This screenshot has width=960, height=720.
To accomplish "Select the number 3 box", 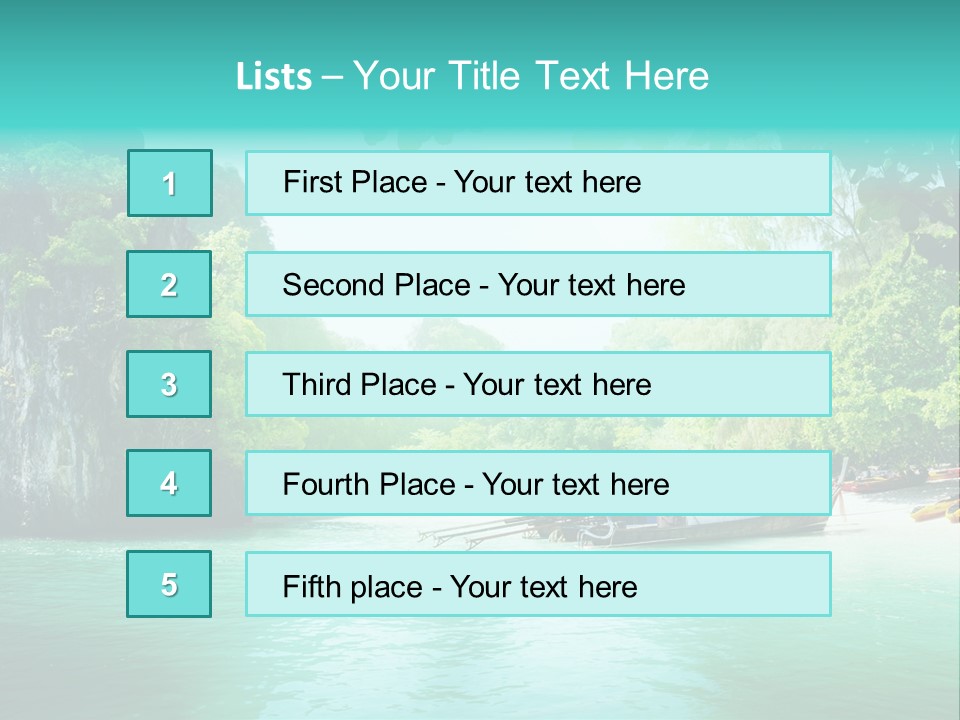I will pos(169,384).
